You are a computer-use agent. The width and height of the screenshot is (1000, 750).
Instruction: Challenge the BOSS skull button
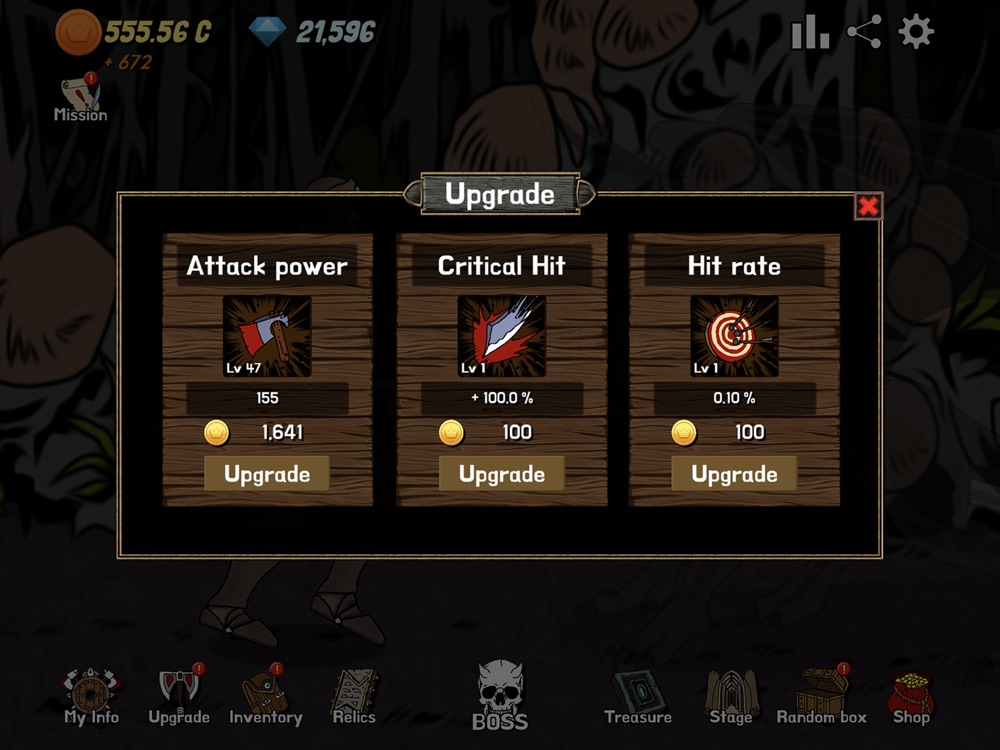[500, 695]
